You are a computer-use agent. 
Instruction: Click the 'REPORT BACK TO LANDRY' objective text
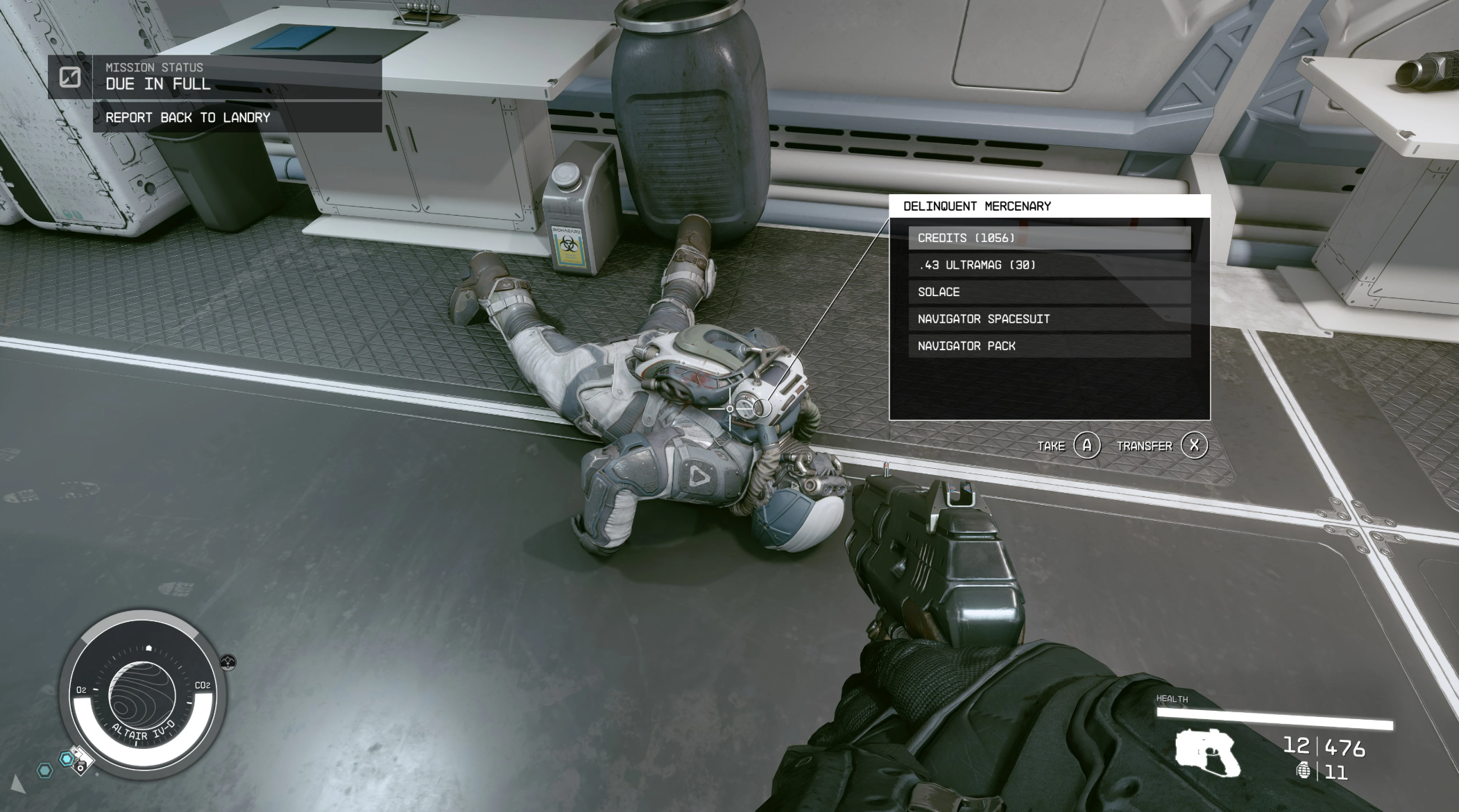[187, 117]
